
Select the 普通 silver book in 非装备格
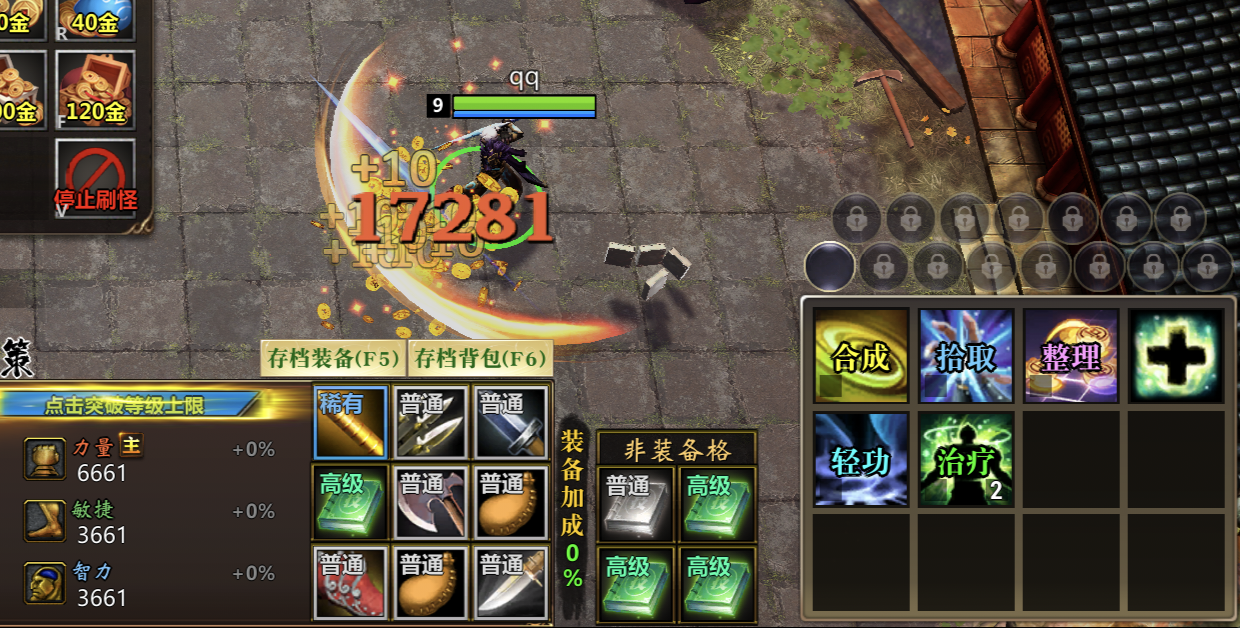(636, 503)
